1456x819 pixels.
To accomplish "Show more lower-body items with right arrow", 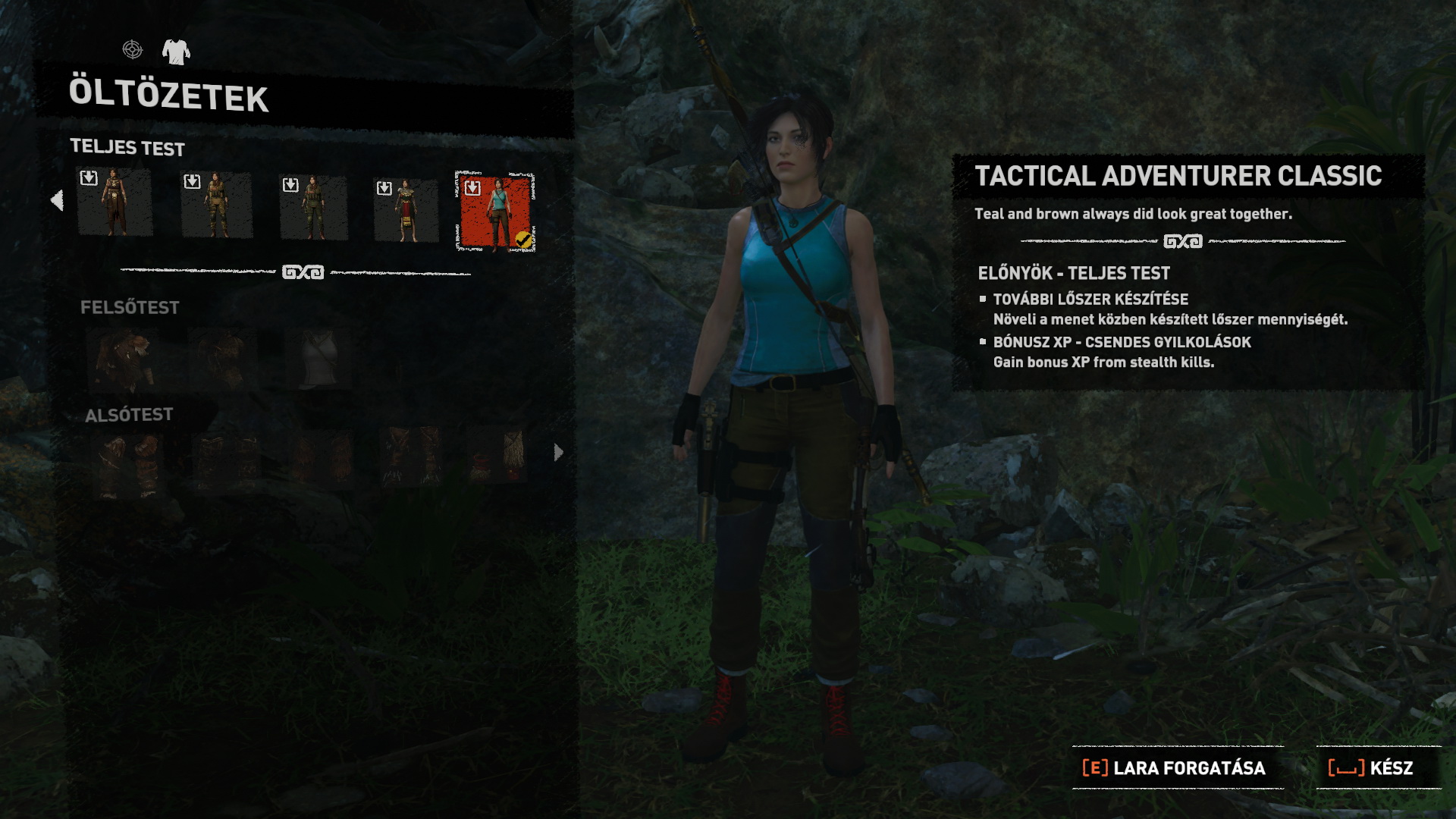I will click(559, 453).
